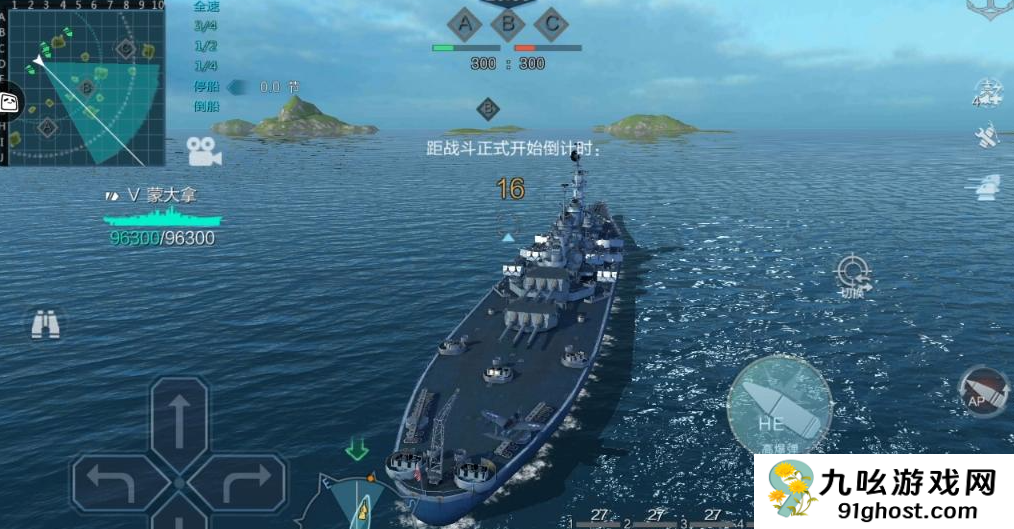This screenshot has height=529, width=1014.
Task: Select the main gun turret weapon icon
Action: pyautogui.click(x=986, y=186)
